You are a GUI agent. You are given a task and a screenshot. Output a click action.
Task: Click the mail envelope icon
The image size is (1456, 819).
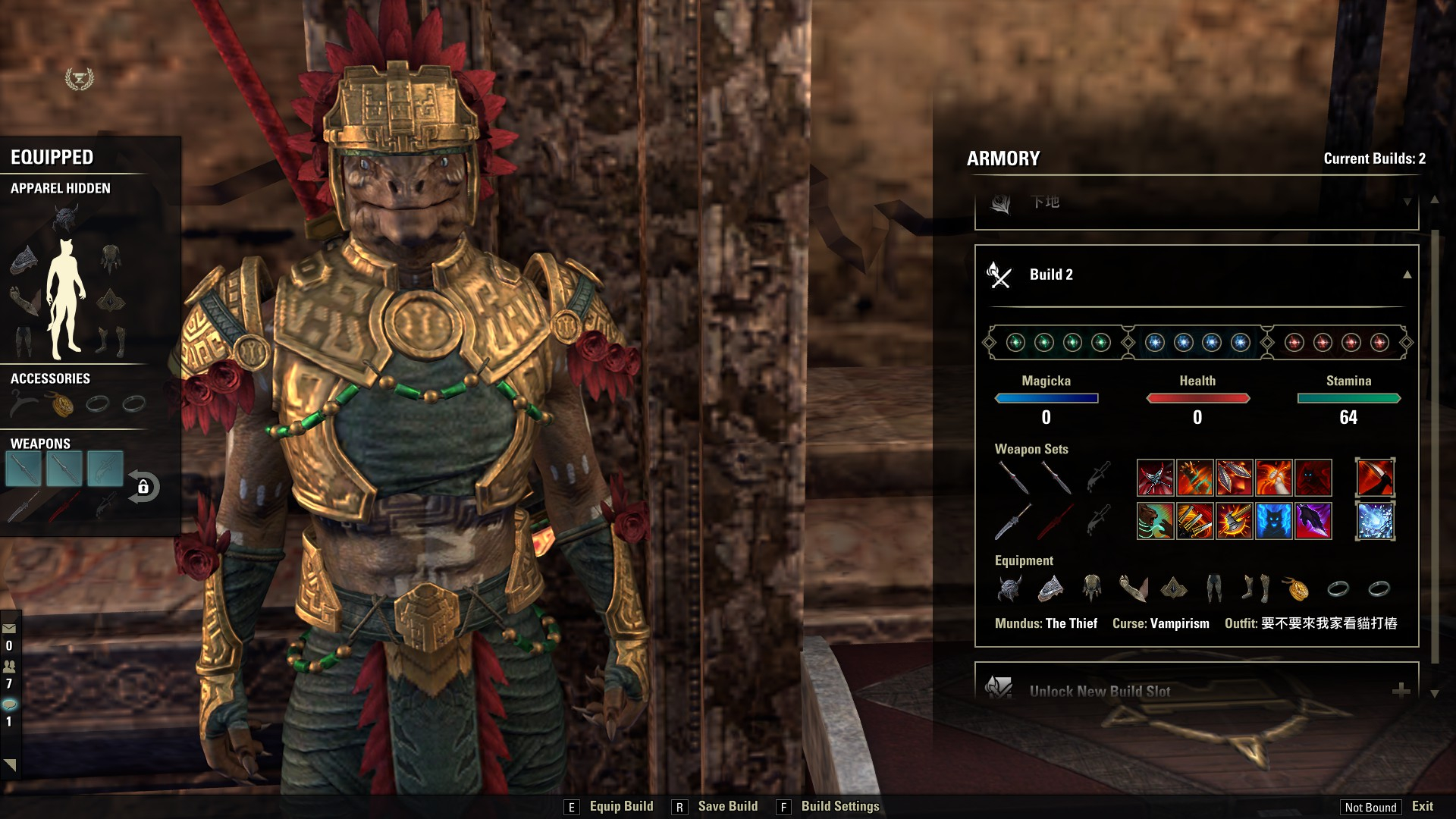[x=9, y=628]
